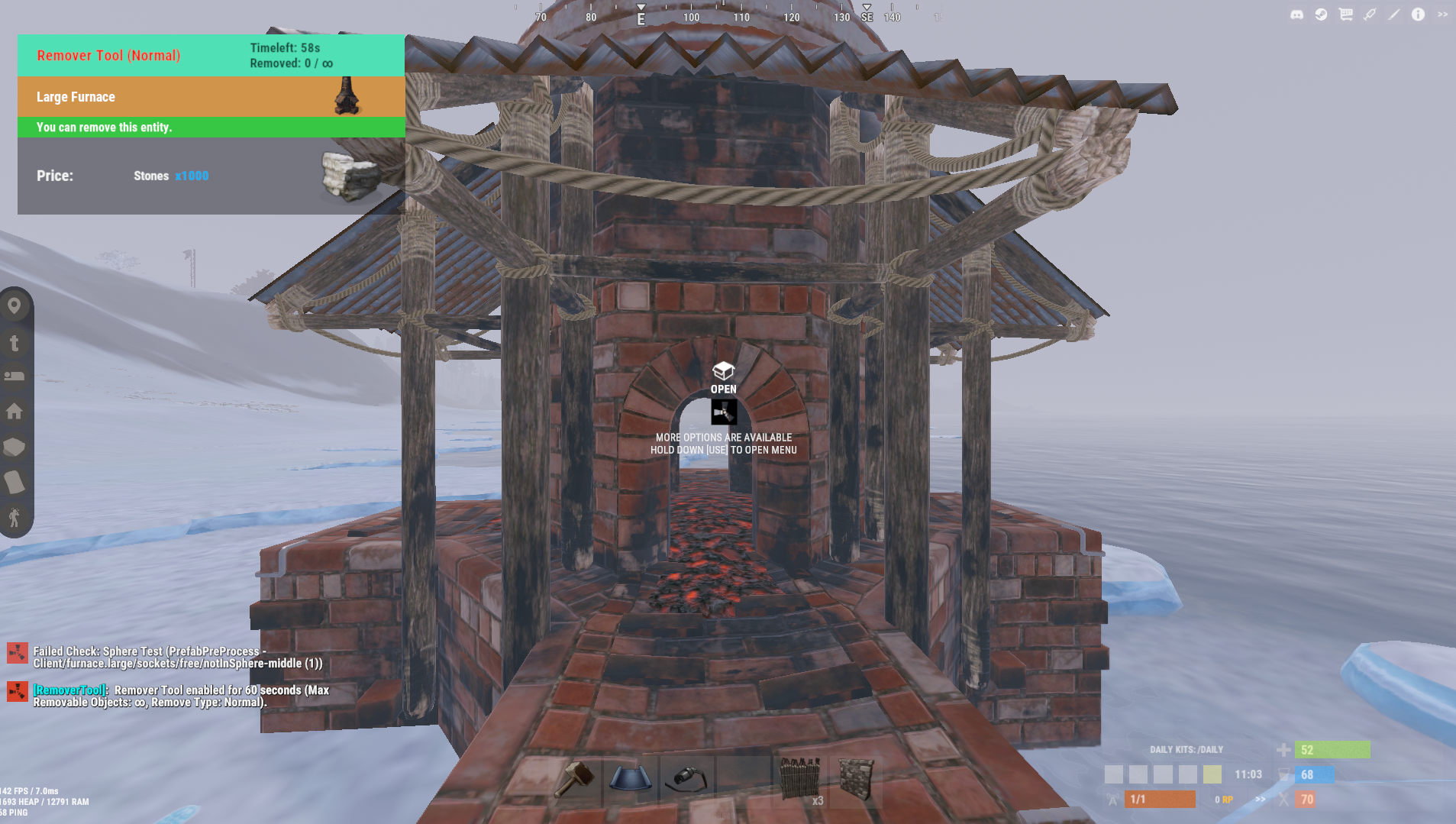Open the sleeping bag sidebar button

(15, 376)
